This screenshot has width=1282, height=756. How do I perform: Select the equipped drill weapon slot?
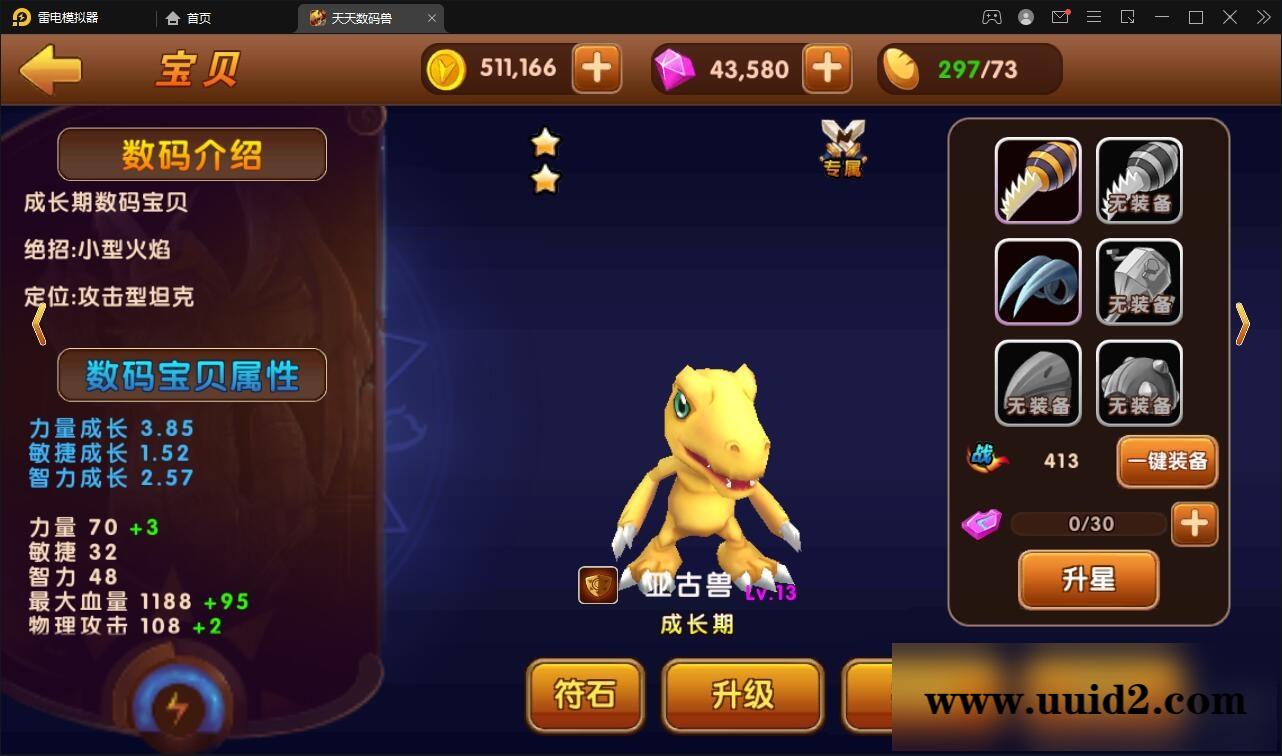coord(1037,180)
